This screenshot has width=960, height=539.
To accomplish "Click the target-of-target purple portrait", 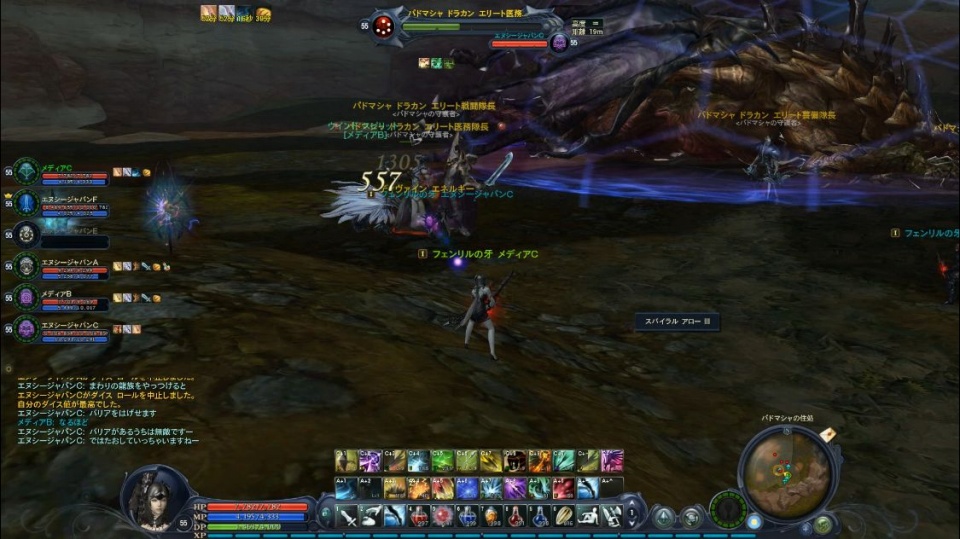I will pos(559,42).
